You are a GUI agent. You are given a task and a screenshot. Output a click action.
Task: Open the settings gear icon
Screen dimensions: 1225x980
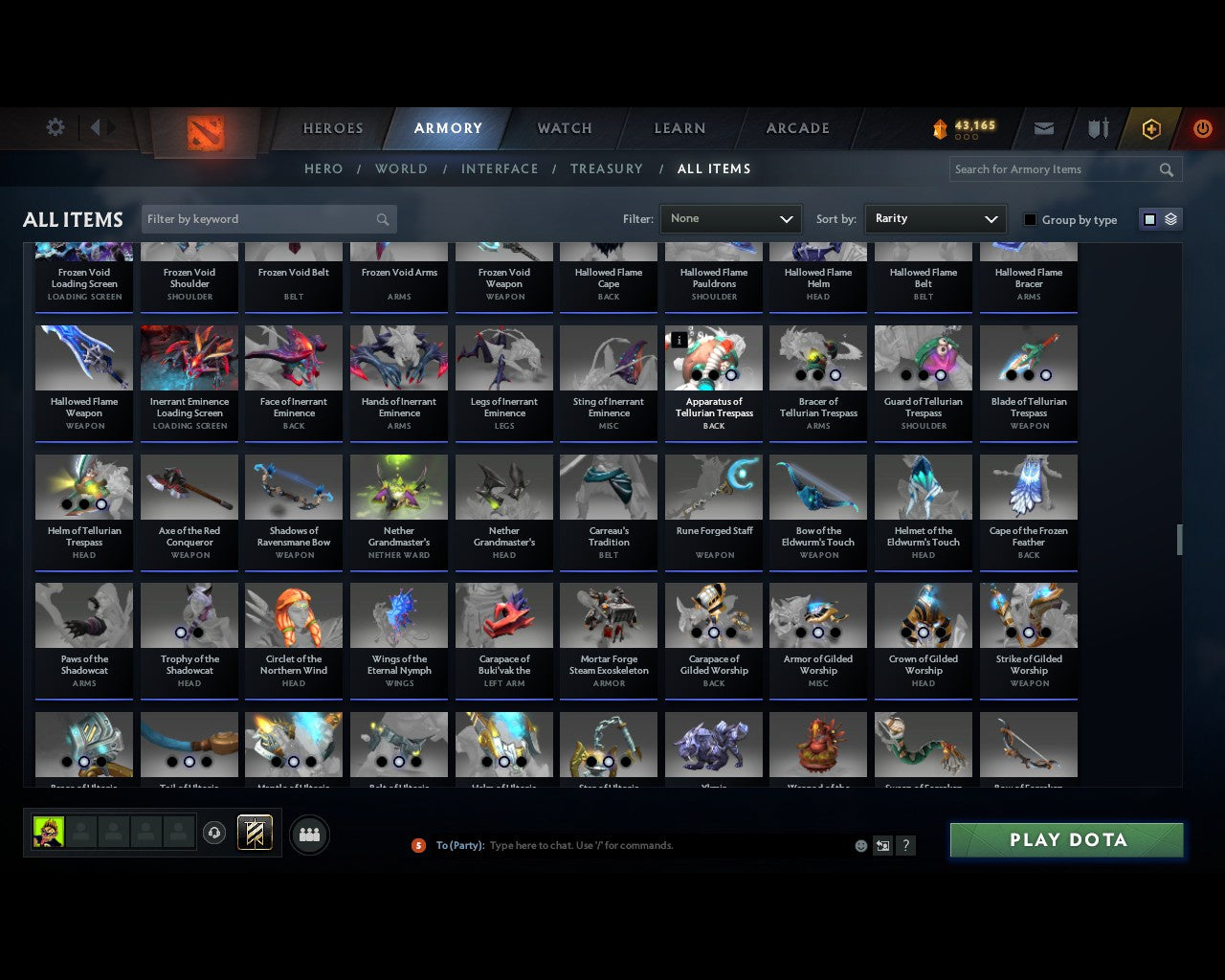pyautogui.click(x=56, y=126)
